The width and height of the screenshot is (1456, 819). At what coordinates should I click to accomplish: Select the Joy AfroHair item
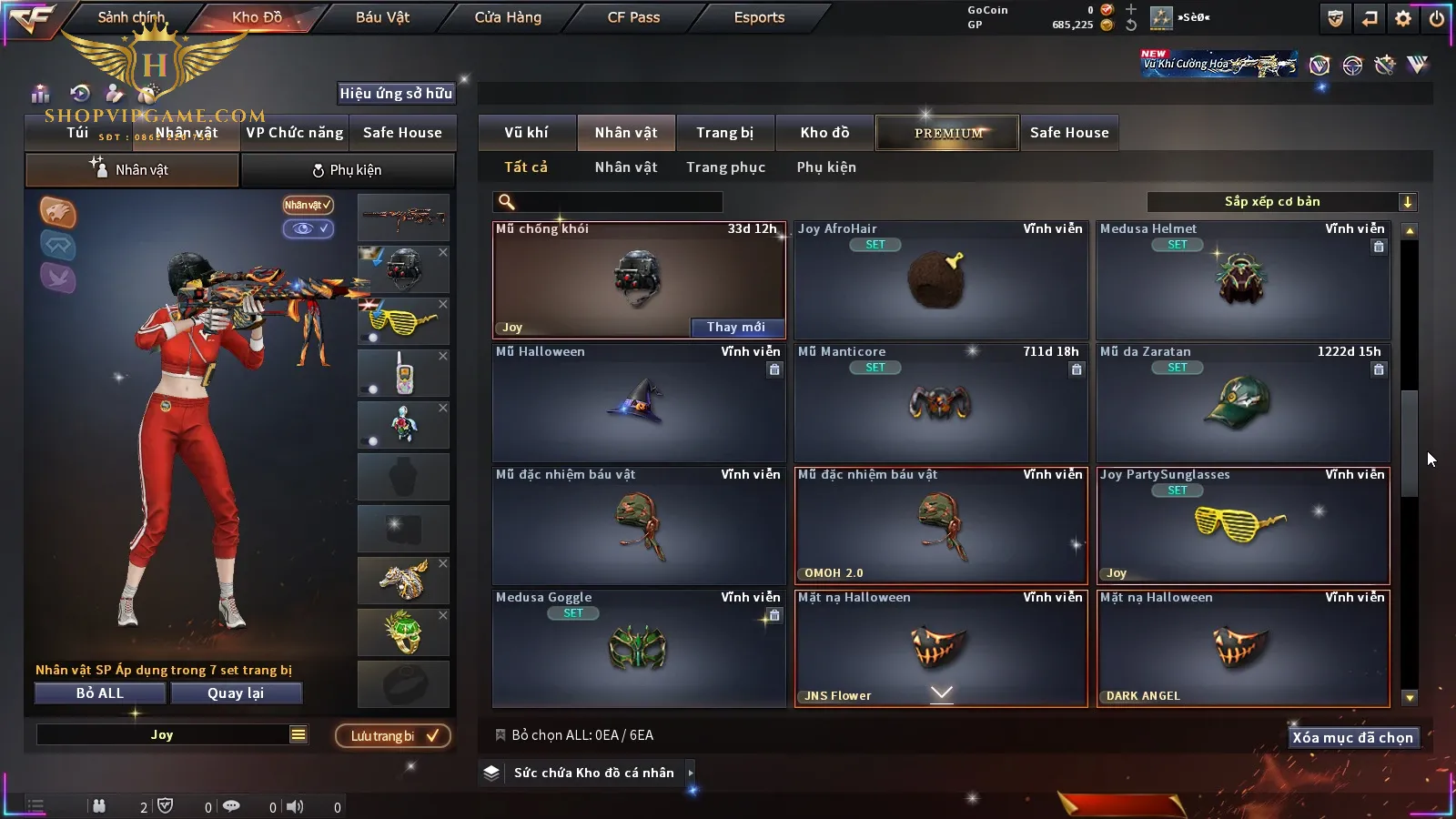[941, 280]
